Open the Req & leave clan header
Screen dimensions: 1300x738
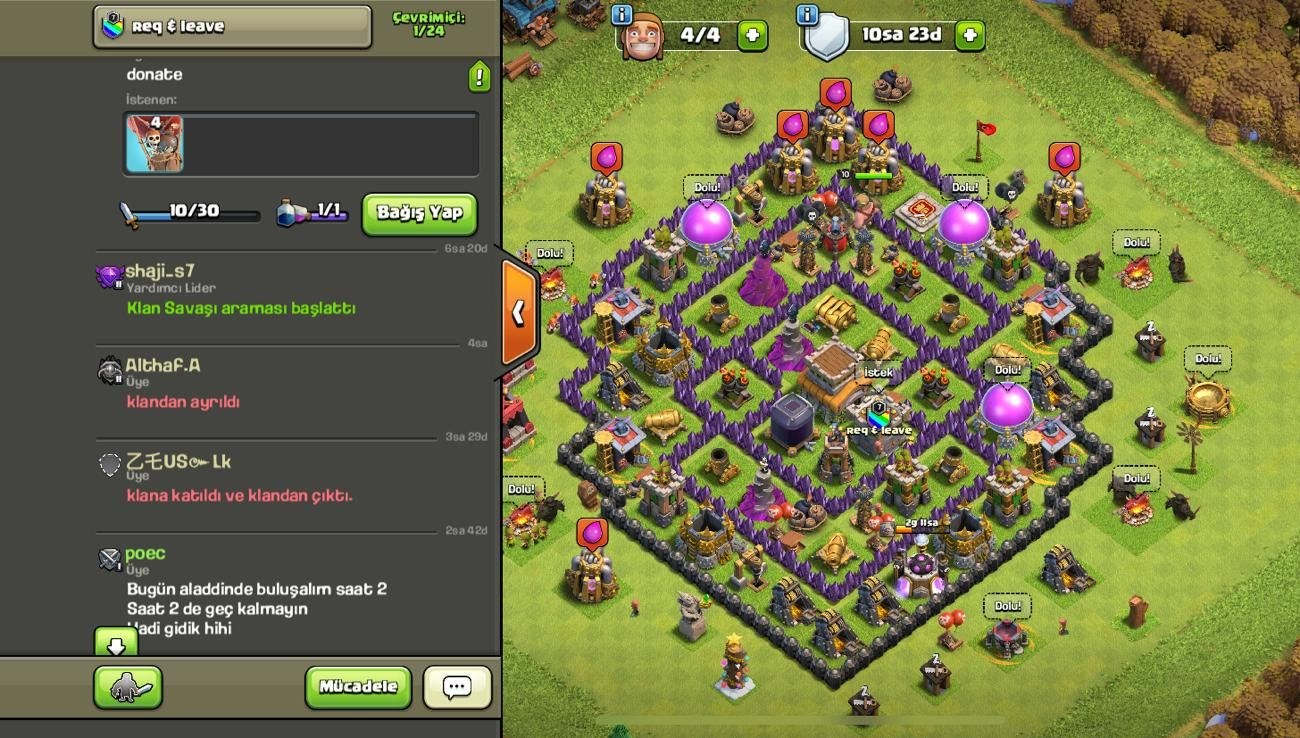[232, 27]
